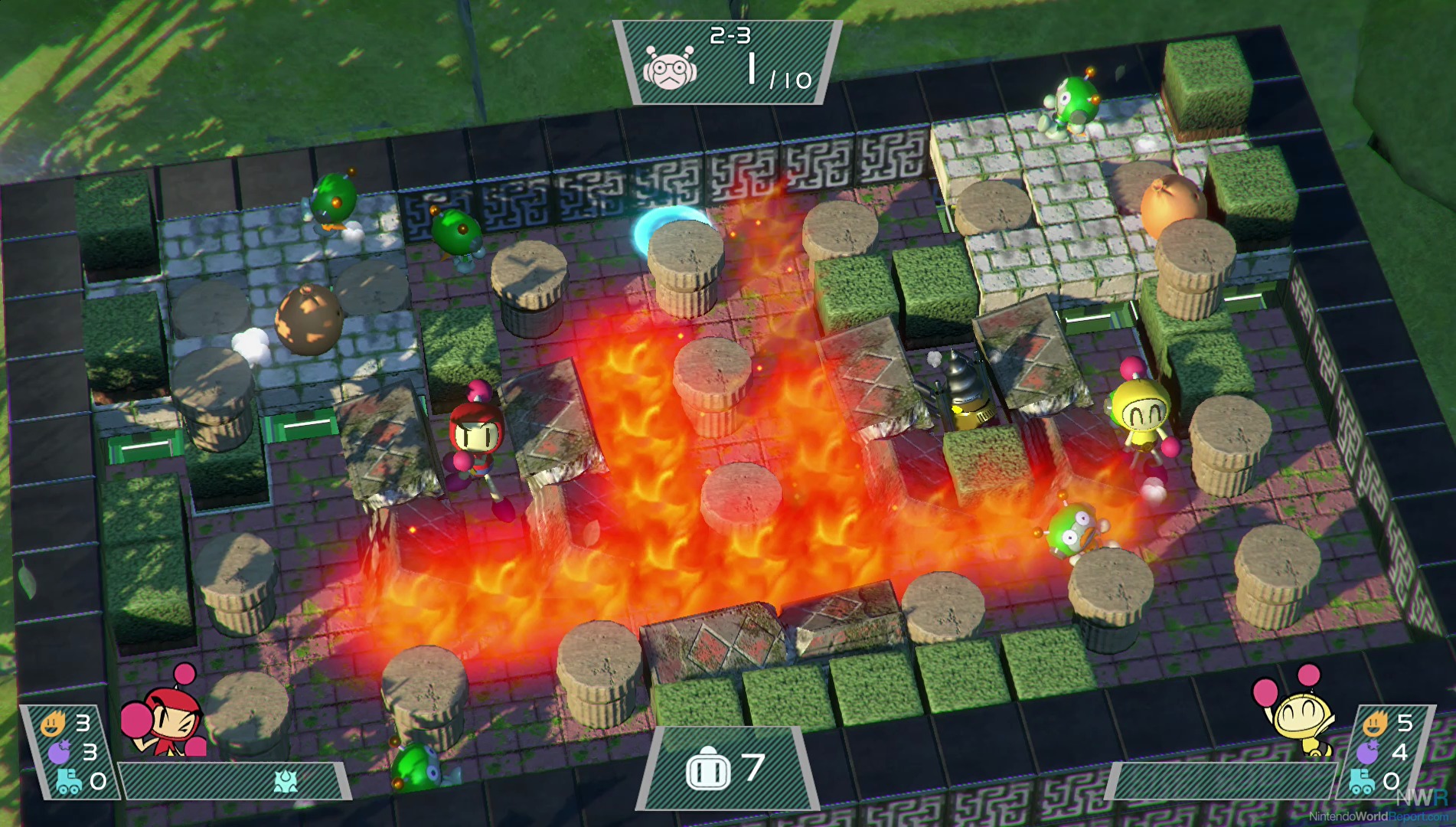The width and height of the screenshot is (1456, 827).
Task: Click yellow player's fire power icon
Action: [x=1375, y=722]
